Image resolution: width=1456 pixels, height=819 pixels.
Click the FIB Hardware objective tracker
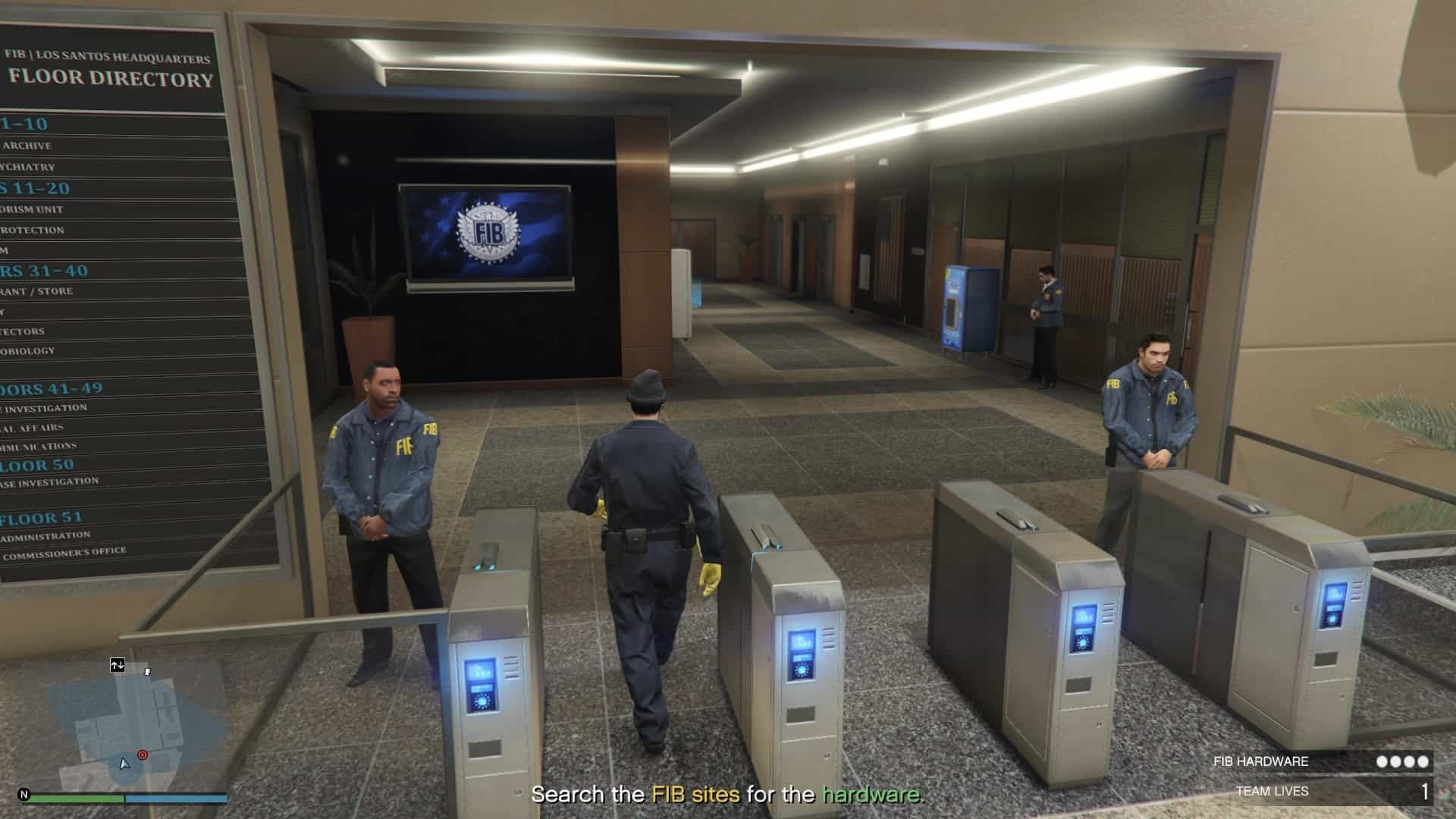[1320, 761]
